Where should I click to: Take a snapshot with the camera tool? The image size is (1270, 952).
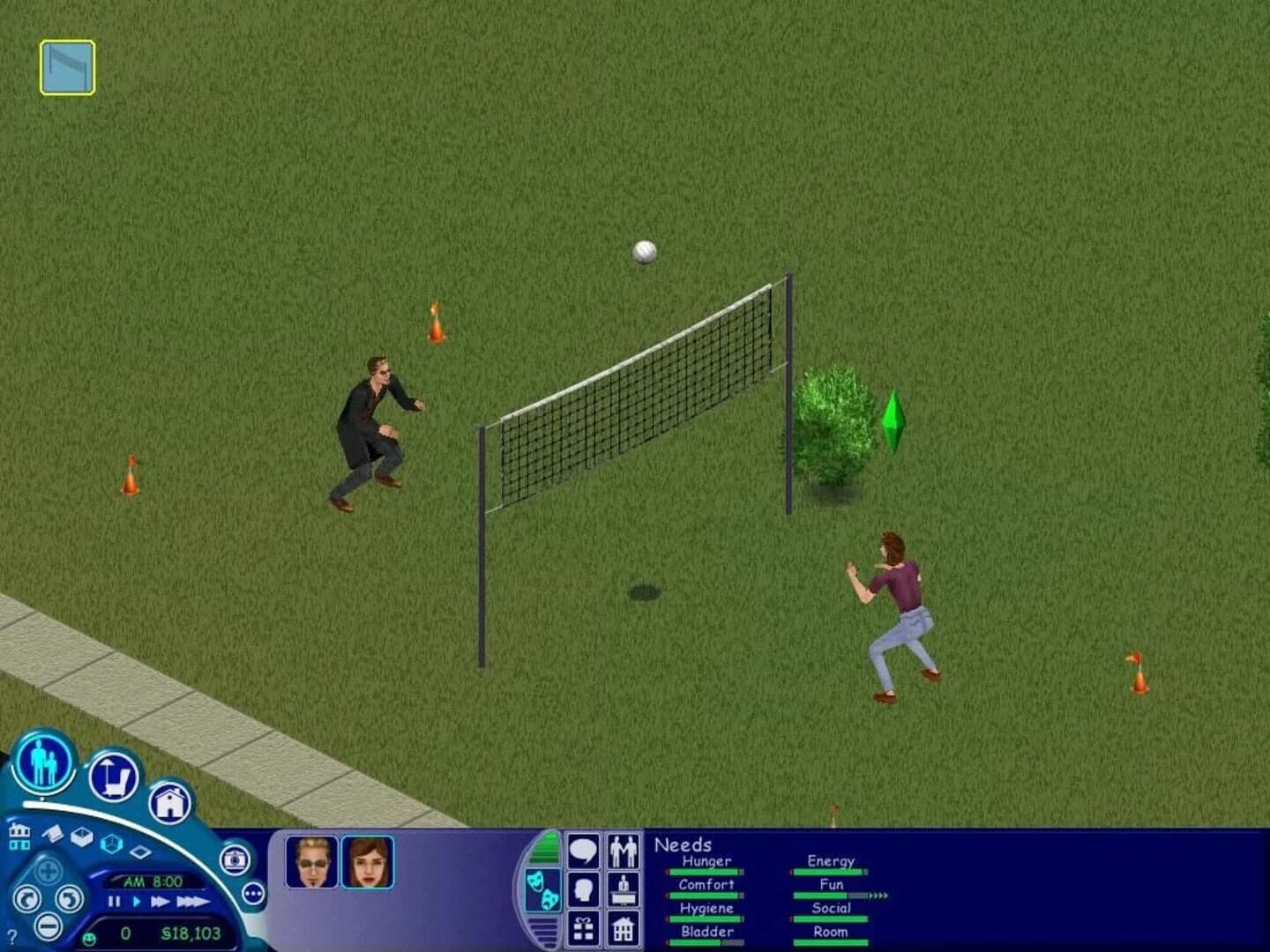click(x=235, y=859)
